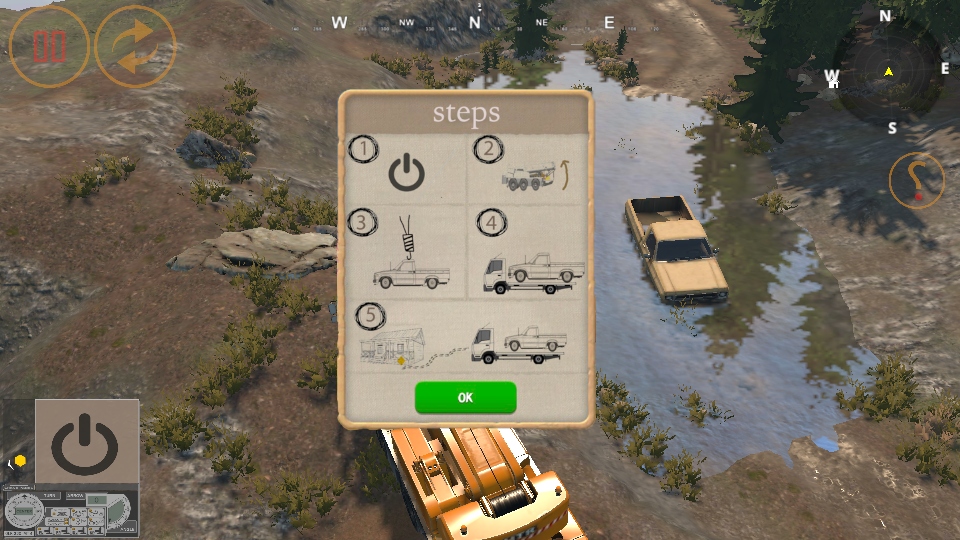
Task: Tap the orange swap arrows button
Action: tap(135, 47)
